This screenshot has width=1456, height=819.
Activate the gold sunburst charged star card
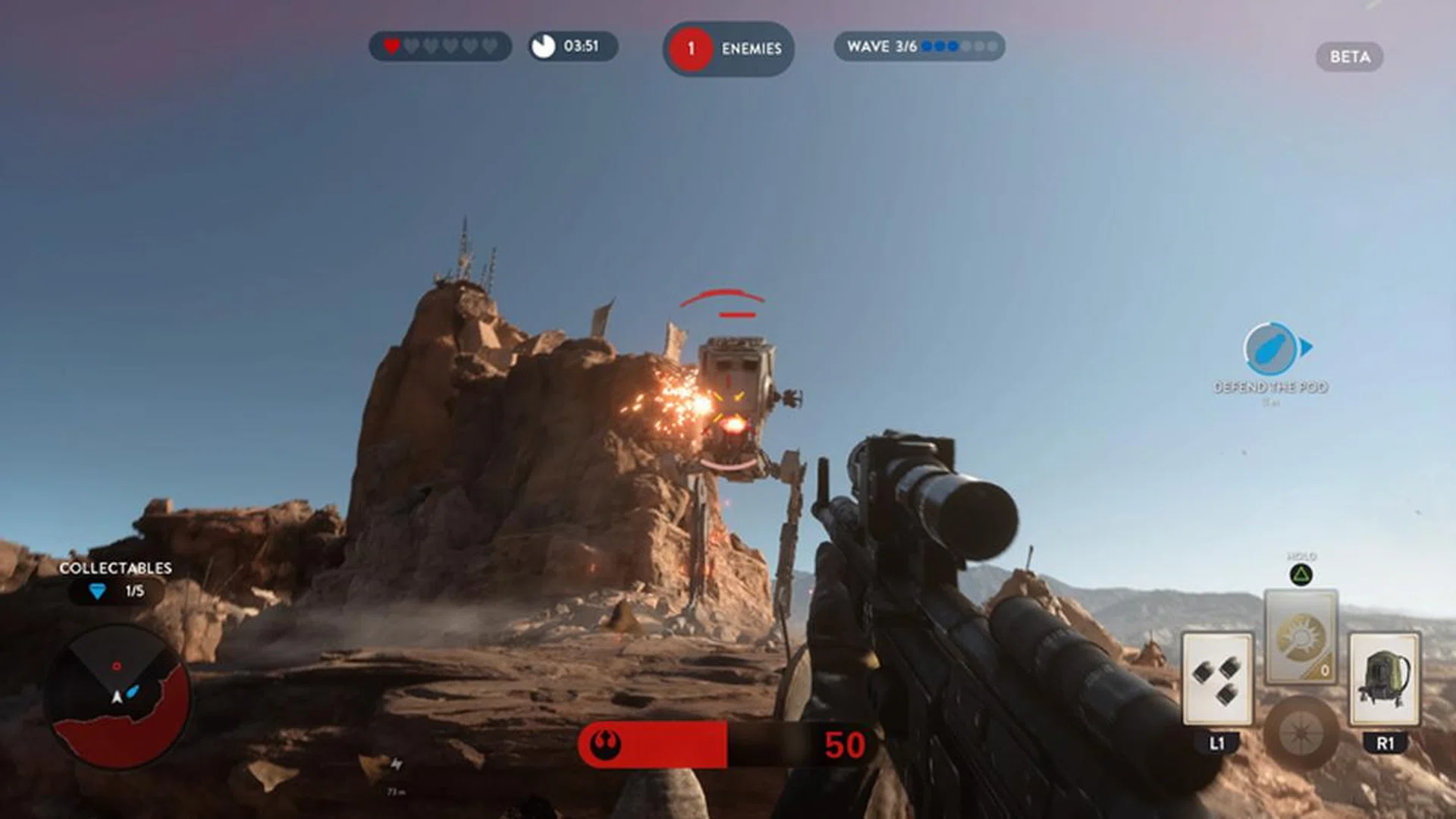(x=1301, y=637)
